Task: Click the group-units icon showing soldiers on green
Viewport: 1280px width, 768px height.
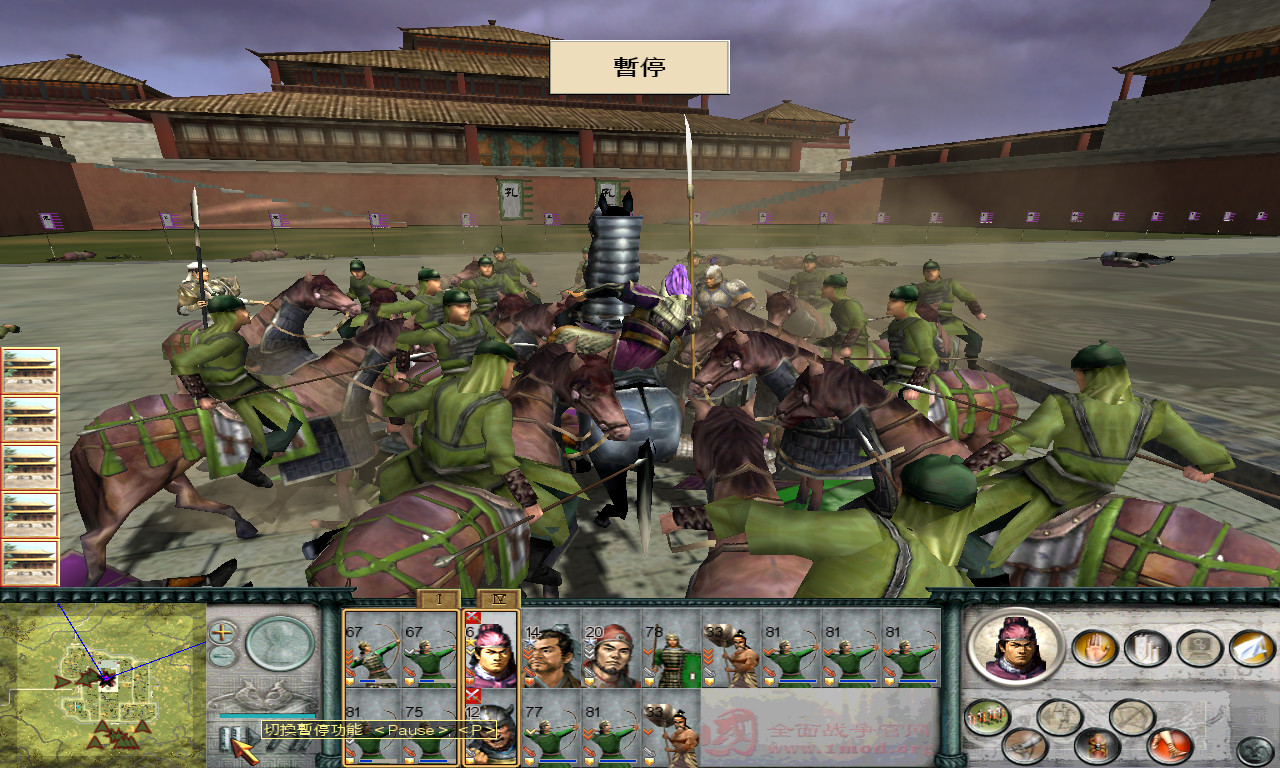Action: [986, 716]
